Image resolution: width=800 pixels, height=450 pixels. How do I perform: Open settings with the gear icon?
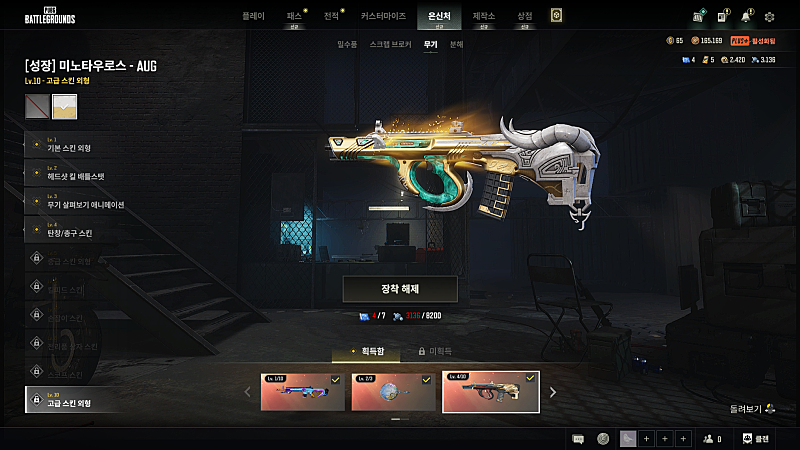(x=769, y=17)
